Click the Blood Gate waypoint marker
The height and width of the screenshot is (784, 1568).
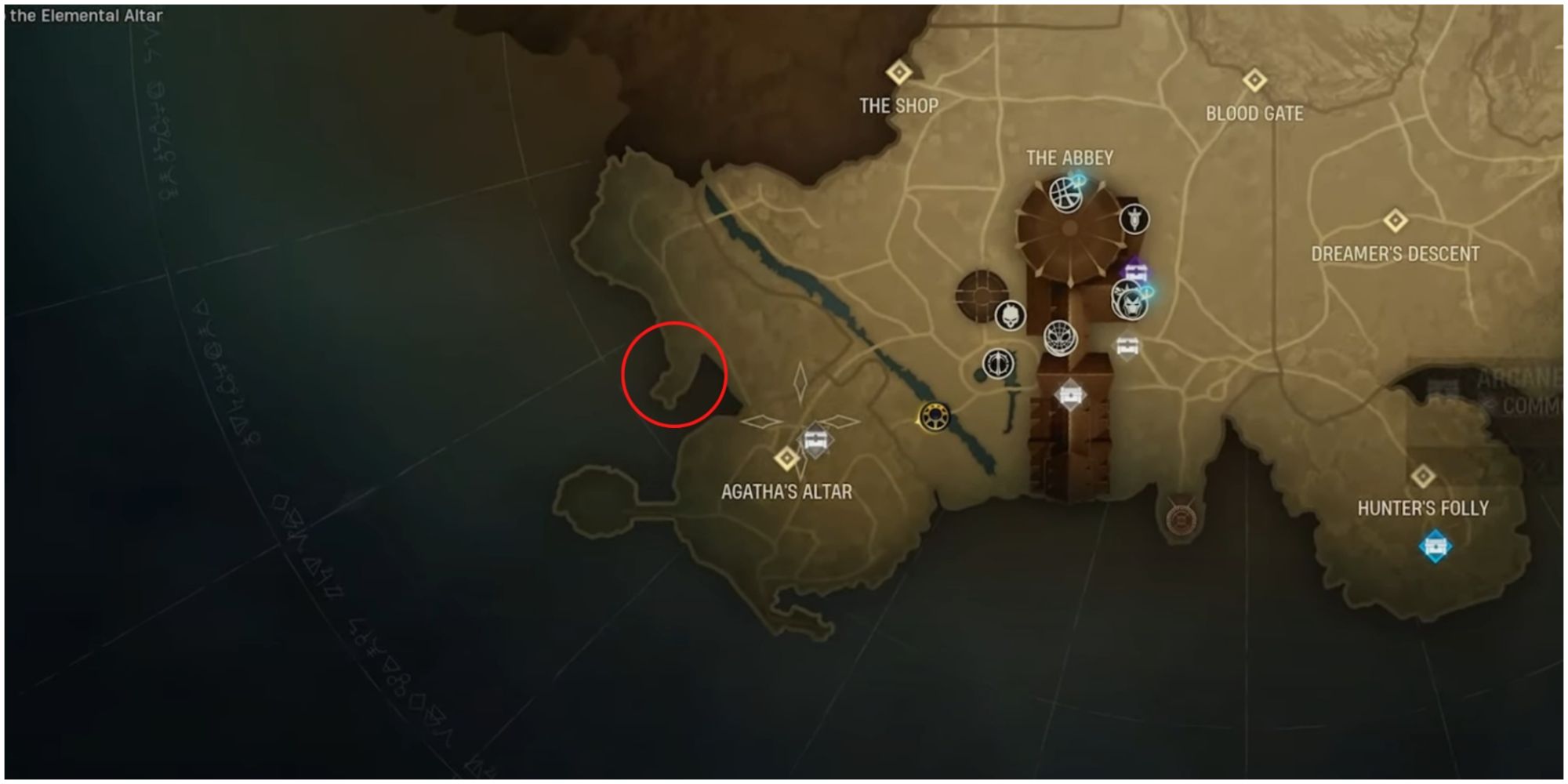1254,81
